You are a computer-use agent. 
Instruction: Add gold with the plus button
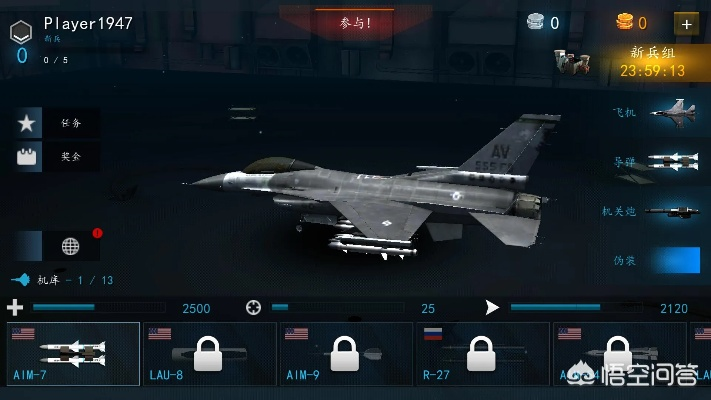pyautogui.click(x=686, y=23)
